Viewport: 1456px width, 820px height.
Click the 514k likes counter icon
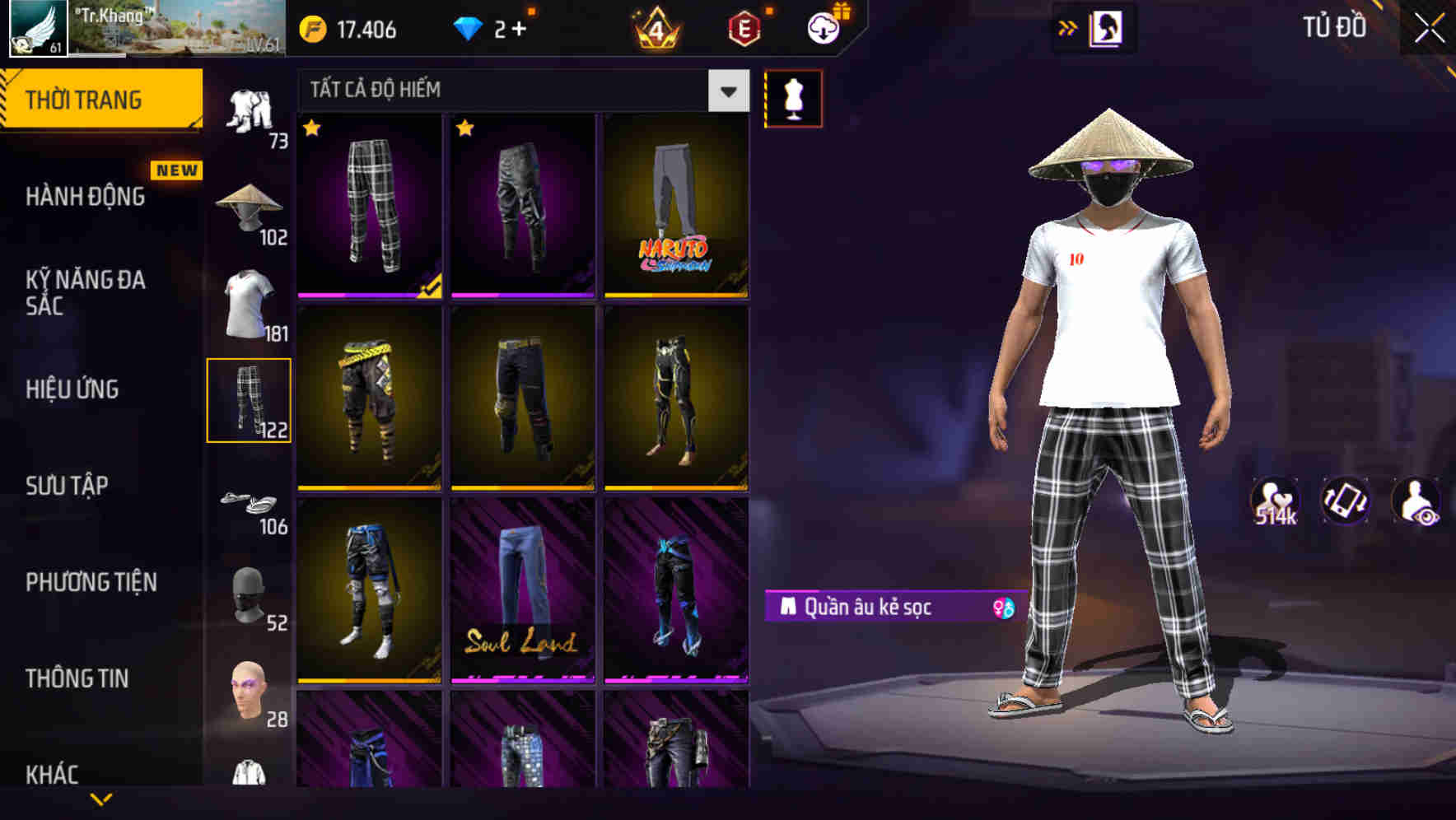tap(1275, 501)
